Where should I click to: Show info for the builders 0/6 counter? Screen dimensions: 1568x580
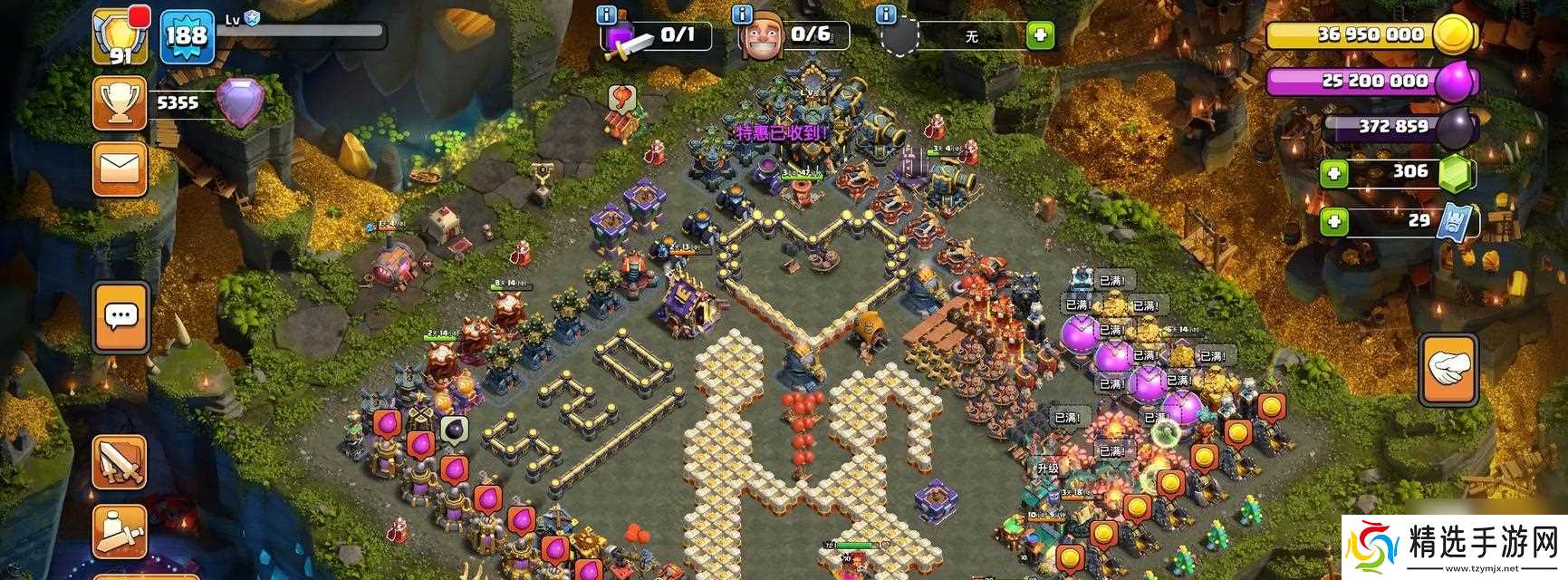pyautogui.click(x=743, y=14)
